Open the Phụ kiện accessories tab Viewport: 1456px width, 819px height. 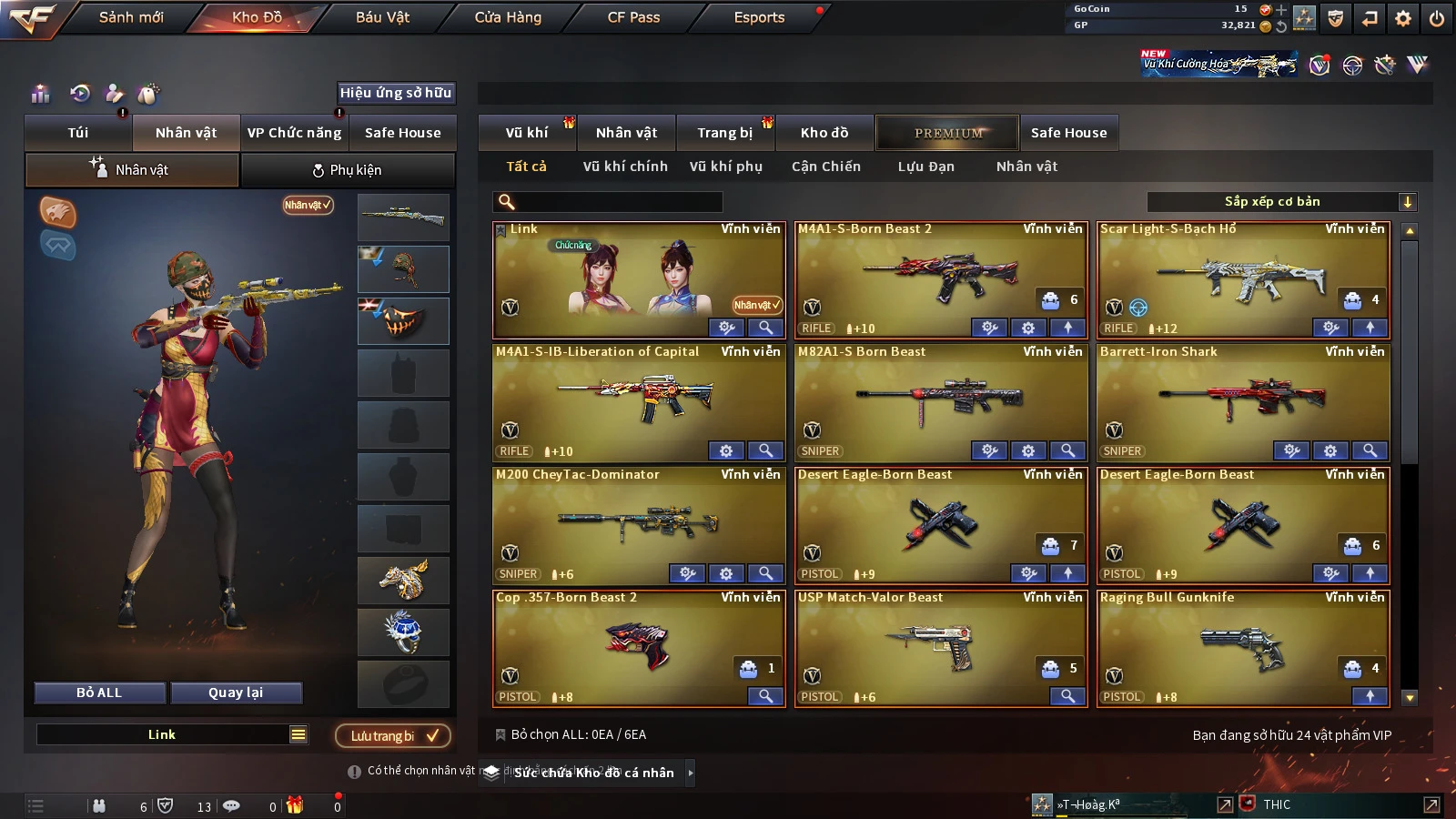[x=347, y=170]
